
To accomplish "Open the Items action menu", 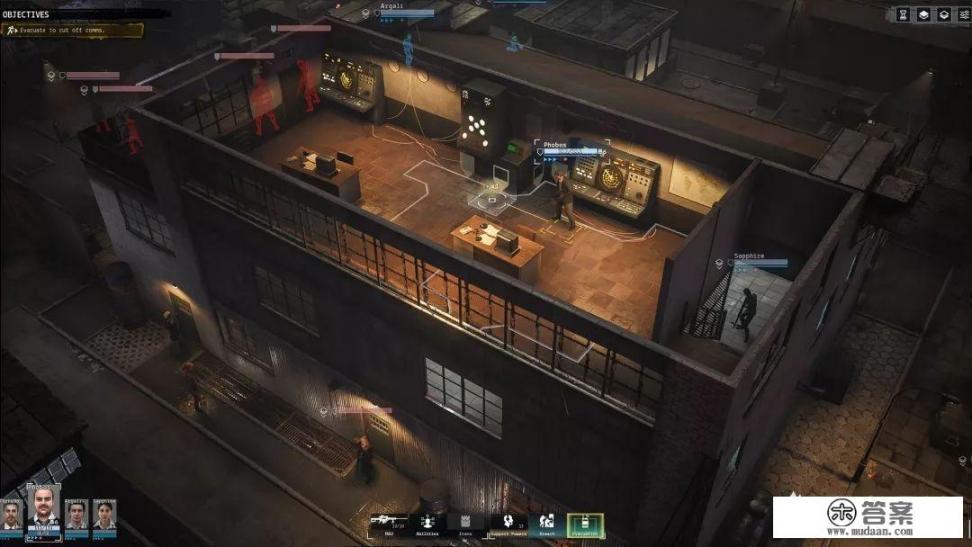I will (465, 521).
